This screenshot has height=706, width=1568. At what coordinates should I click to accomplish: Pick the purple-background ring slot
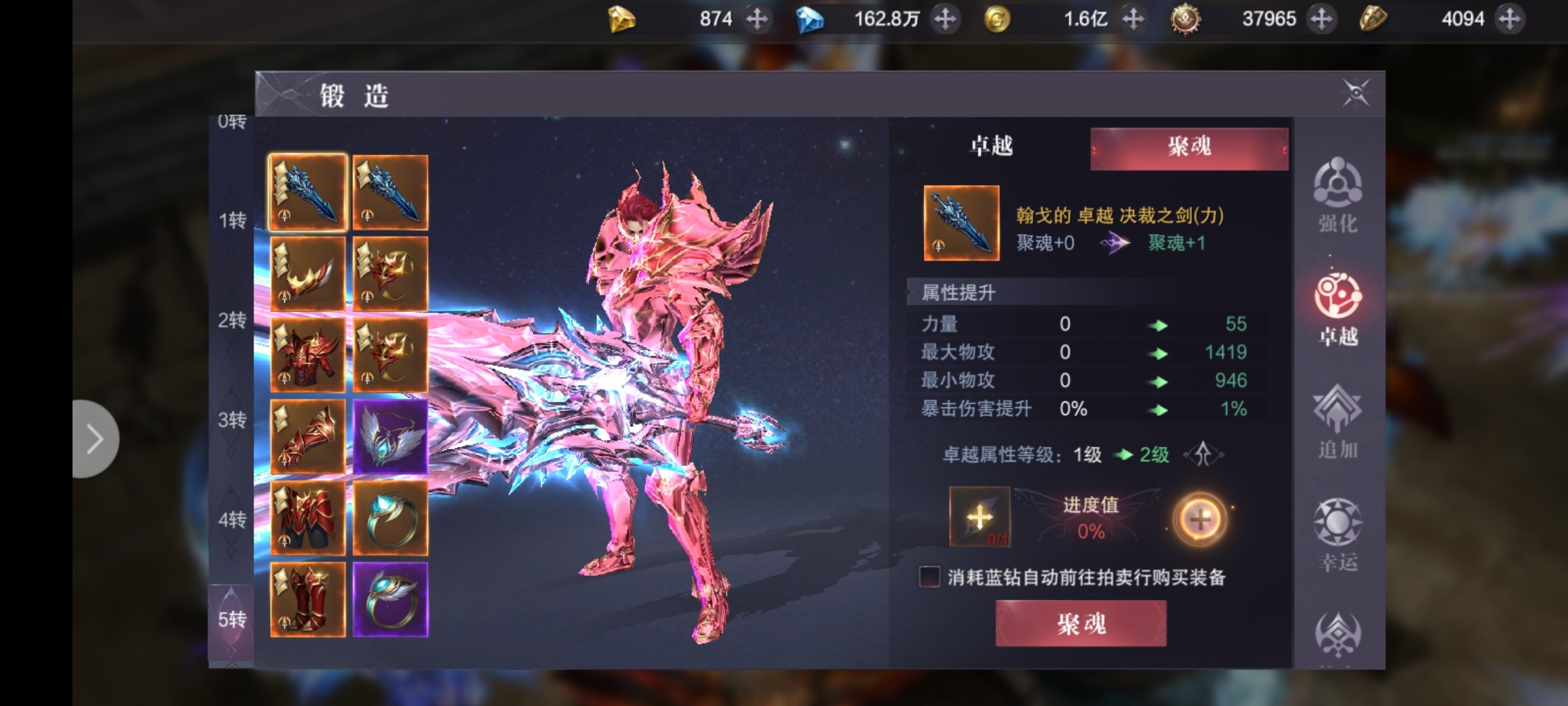[x=391, y=599]
